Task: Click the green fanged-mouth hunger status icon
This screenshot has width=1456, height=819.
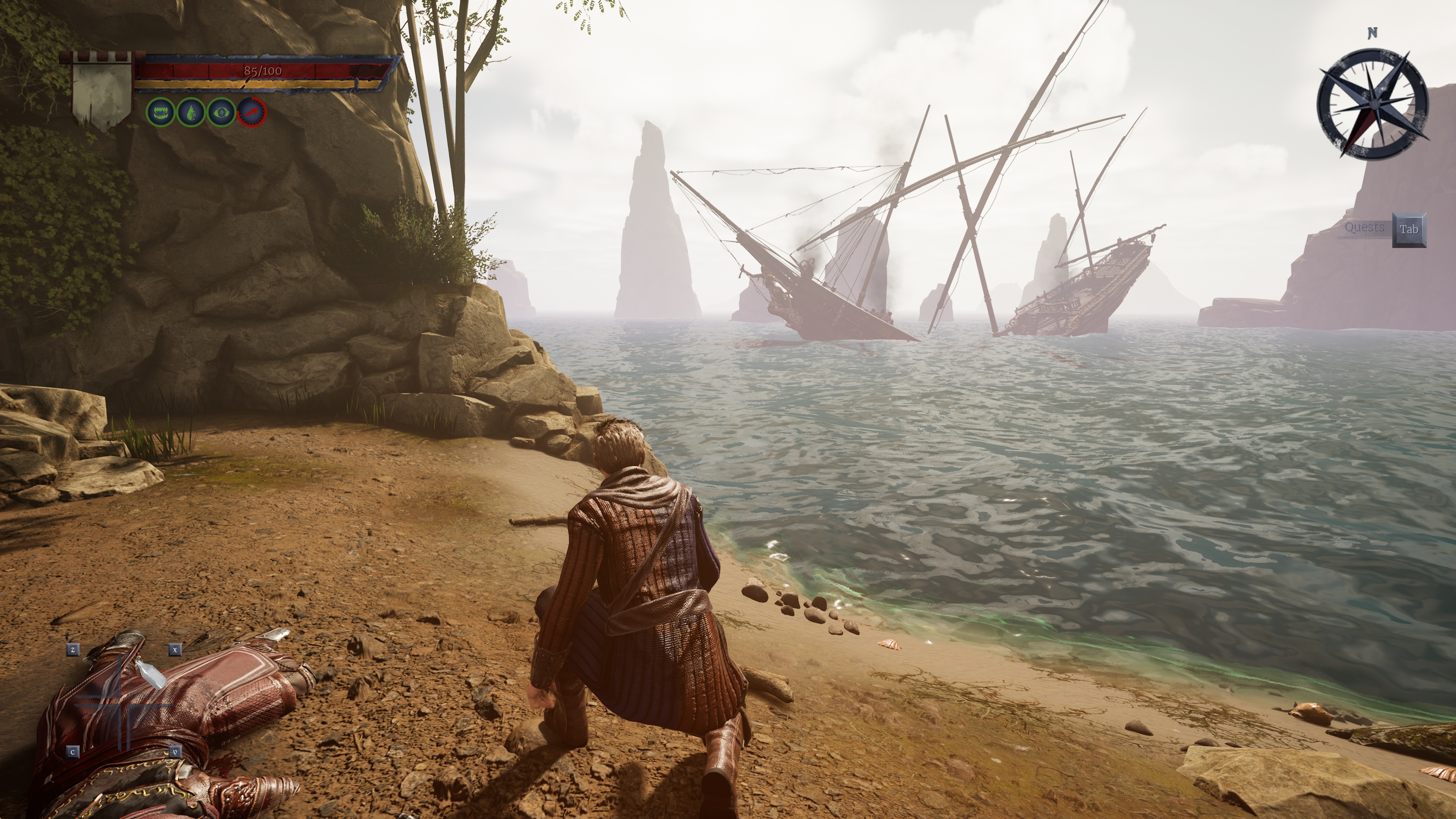Action: click(x=161, y=113)
